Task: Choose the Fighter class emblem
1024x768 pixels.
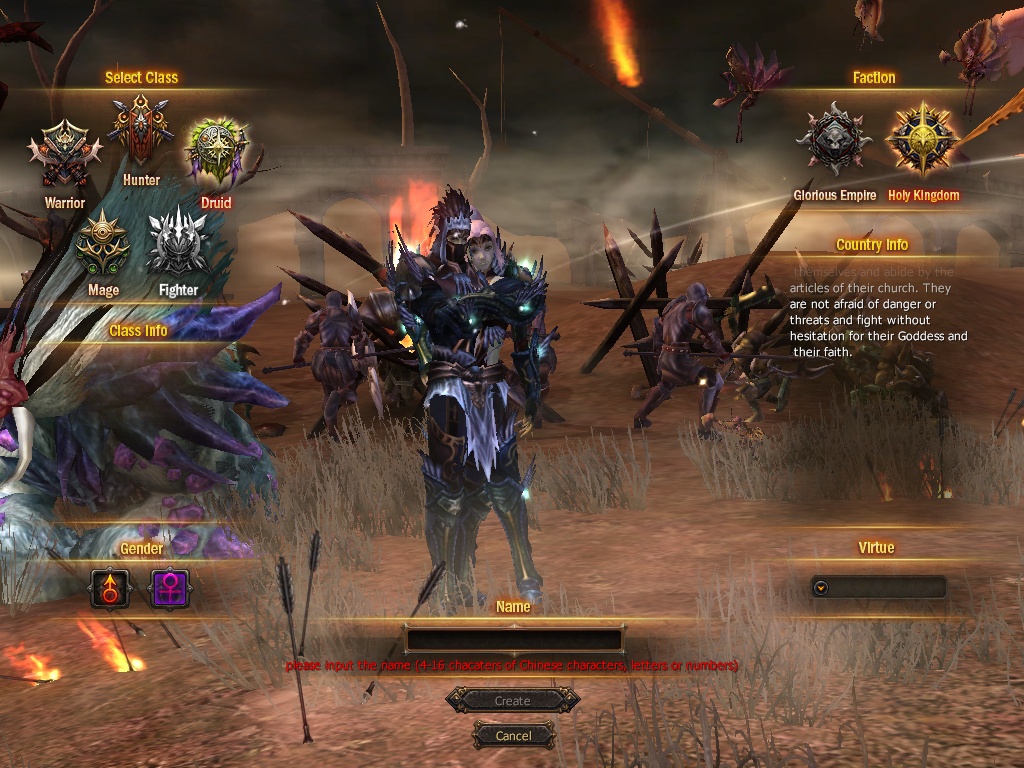Action: coord(178,242)
